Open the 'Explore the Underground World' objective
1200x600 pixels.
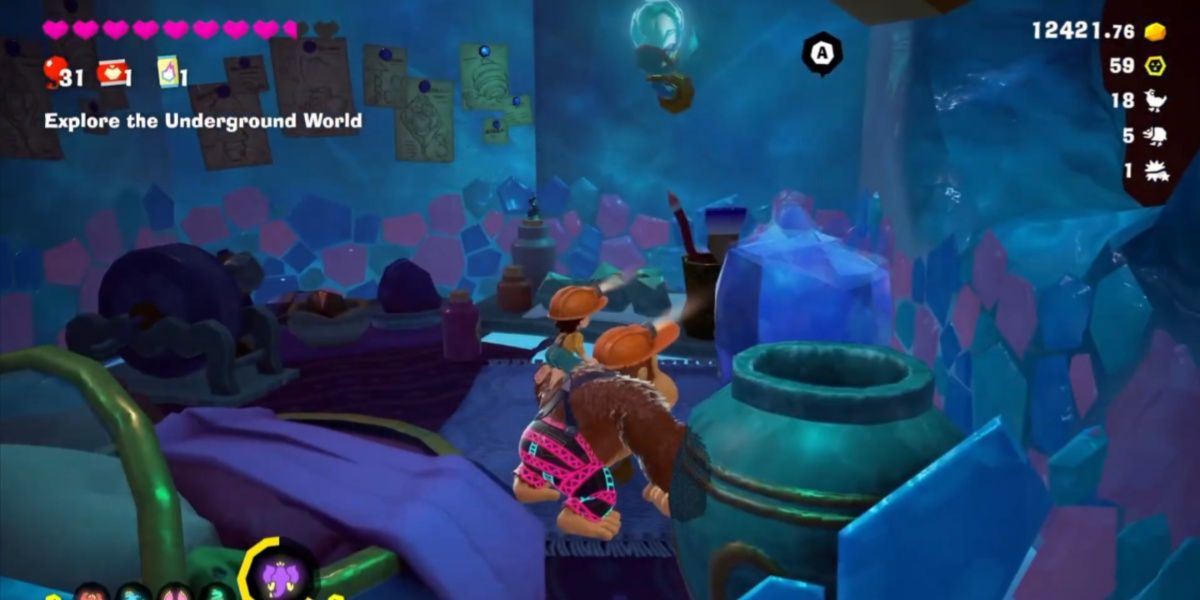[203, 121]
